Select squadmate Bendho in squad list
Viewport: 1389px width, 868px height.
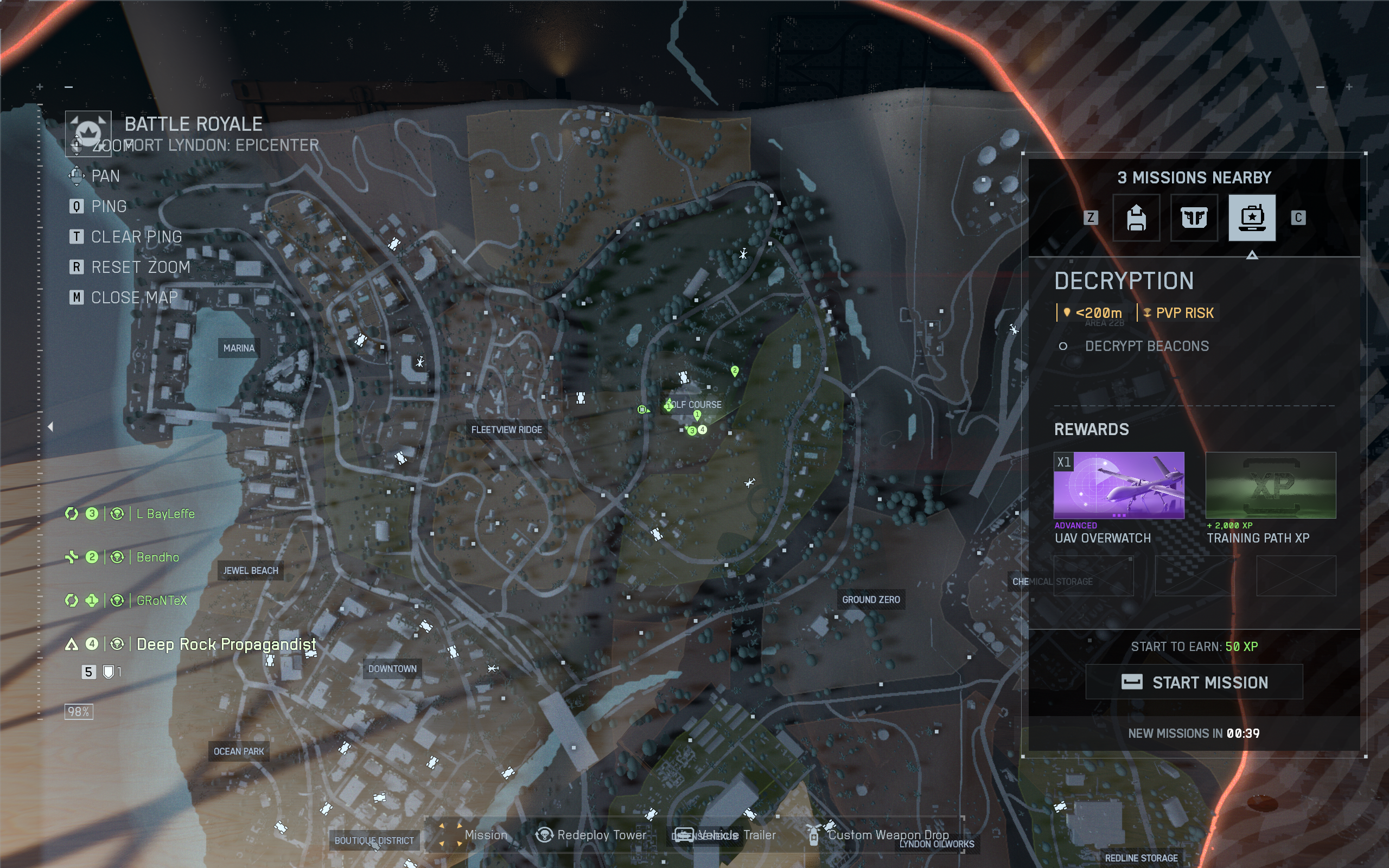pyautogui.click(x=157, y=557)
